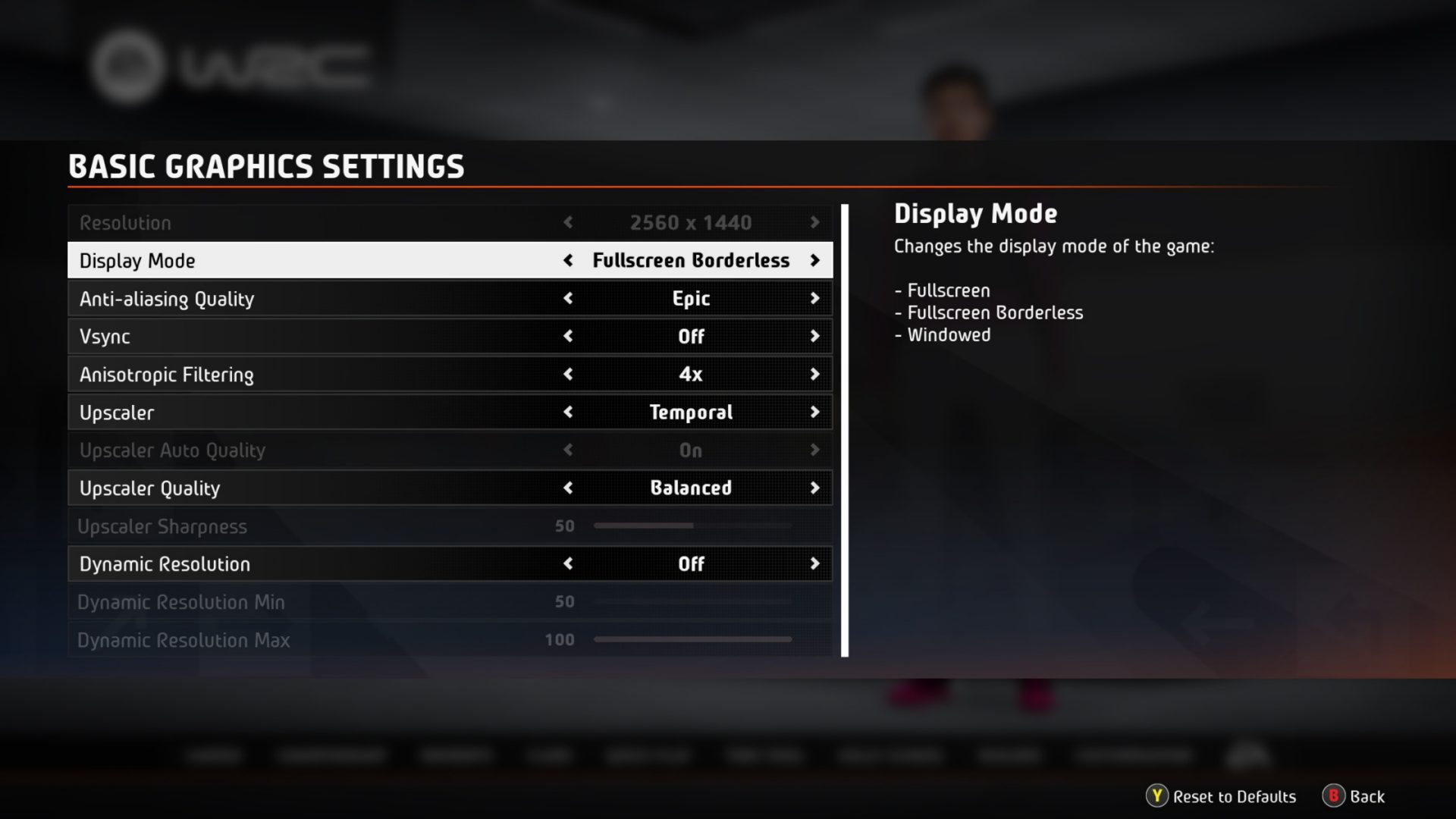This screenshot has width=1456, height=819.
Task: Click the left arrow beside Anti-aliasing Quality
Action: tap(568, 298)
